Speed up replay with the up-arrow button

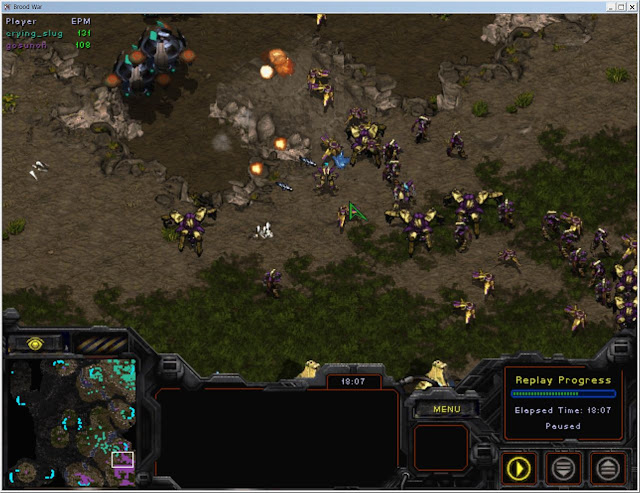608,467
